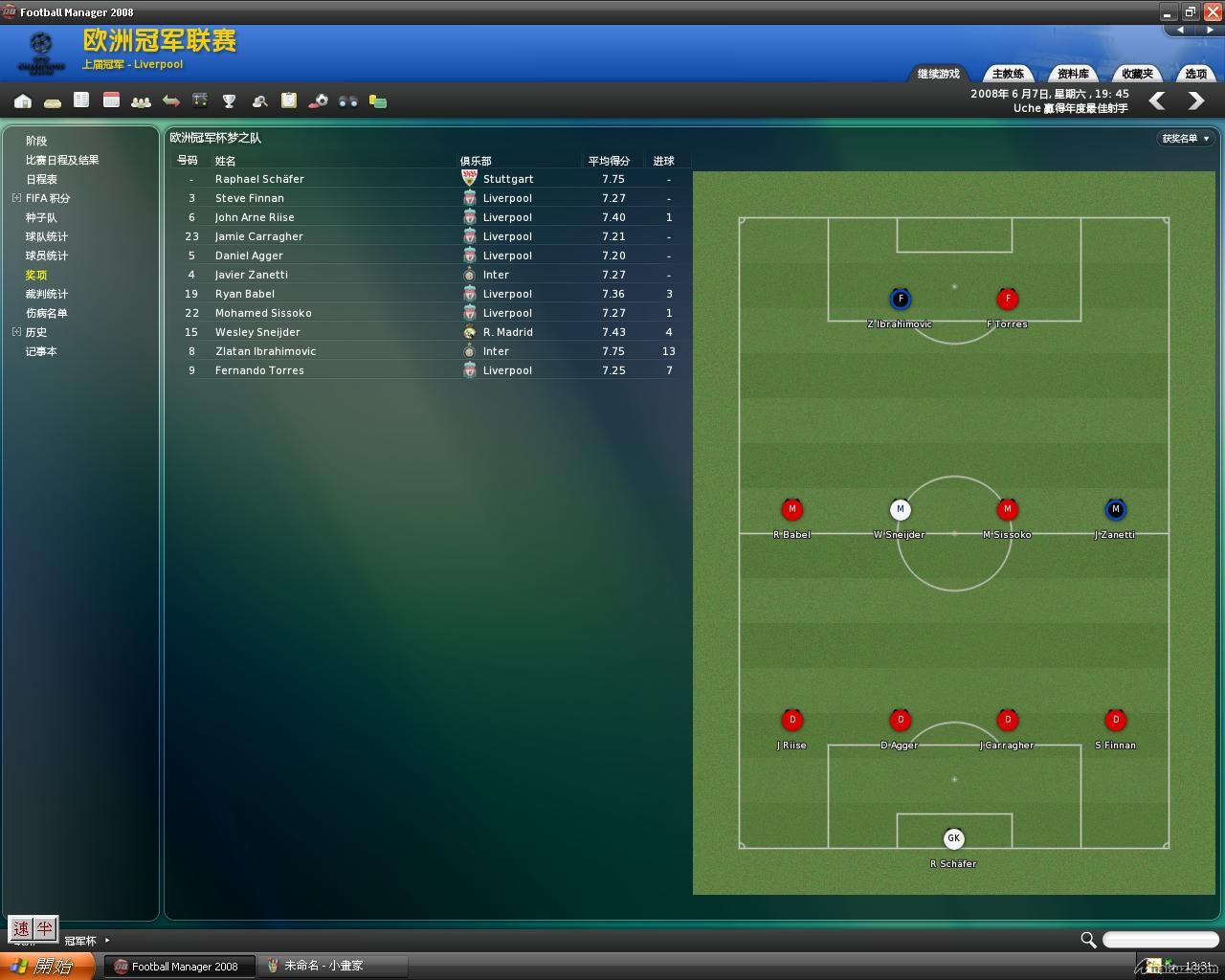This screenshot has width=1225, height=980.
Task: Select Zlatan Ibrahimovic in the player list
Action: (265, 351)
